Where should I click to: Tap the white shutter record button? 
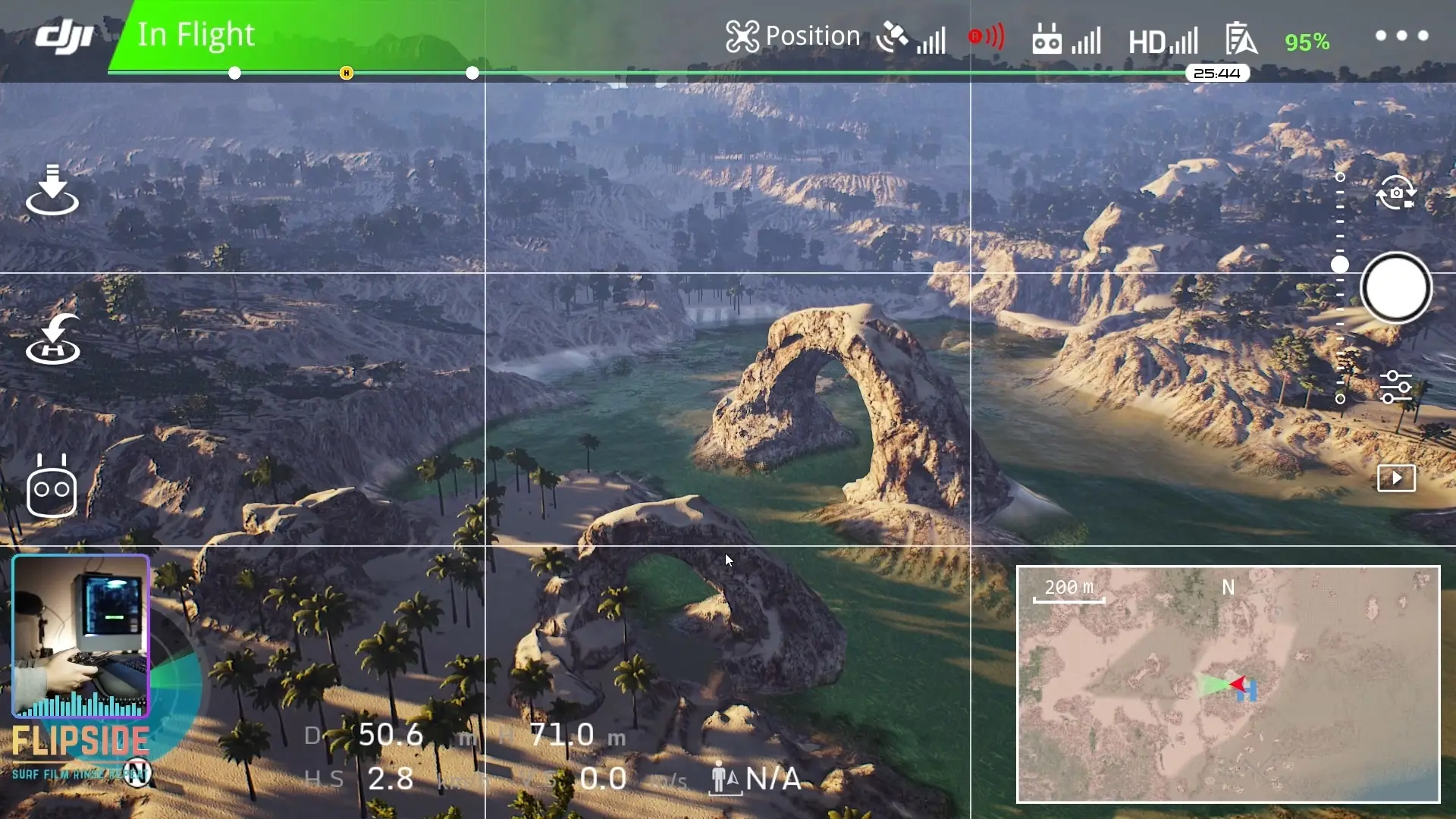1396,288
